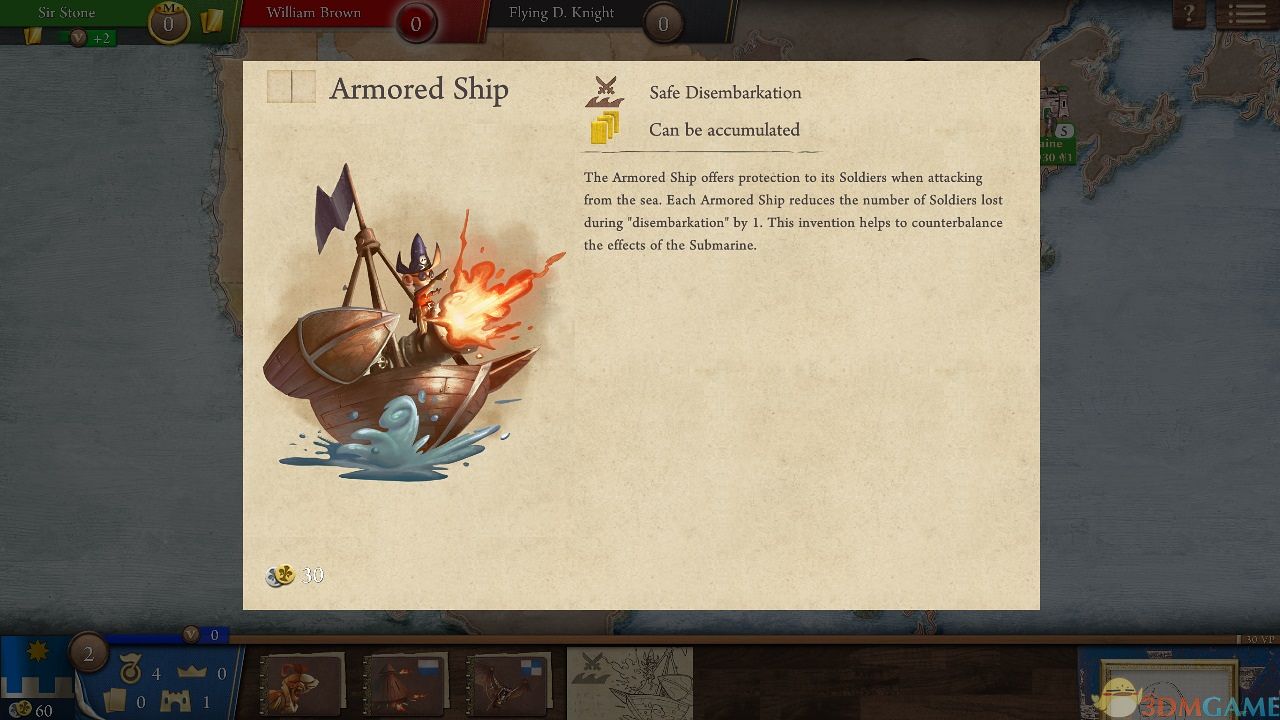Open the main menu list button
This screenshot has width=1280, height=720.
1246,15
